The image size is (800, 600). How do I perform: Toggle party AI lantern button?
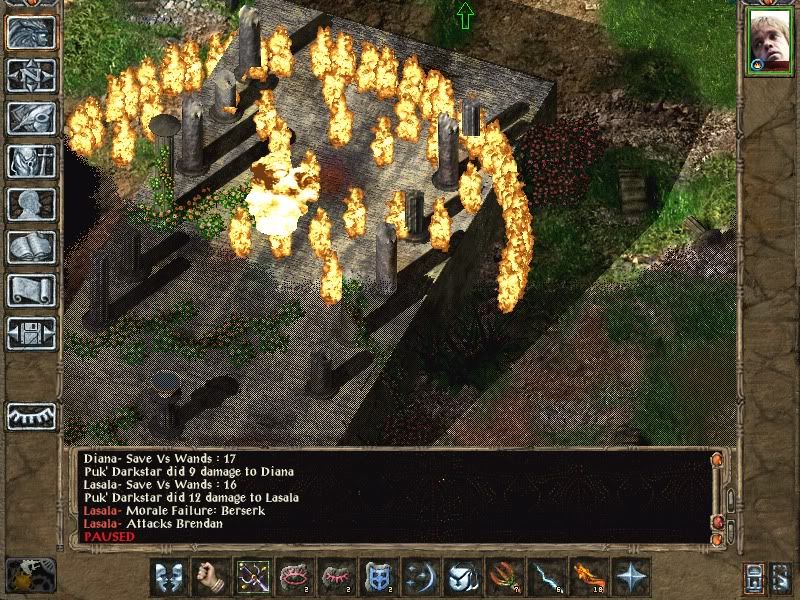pos(781,578)
